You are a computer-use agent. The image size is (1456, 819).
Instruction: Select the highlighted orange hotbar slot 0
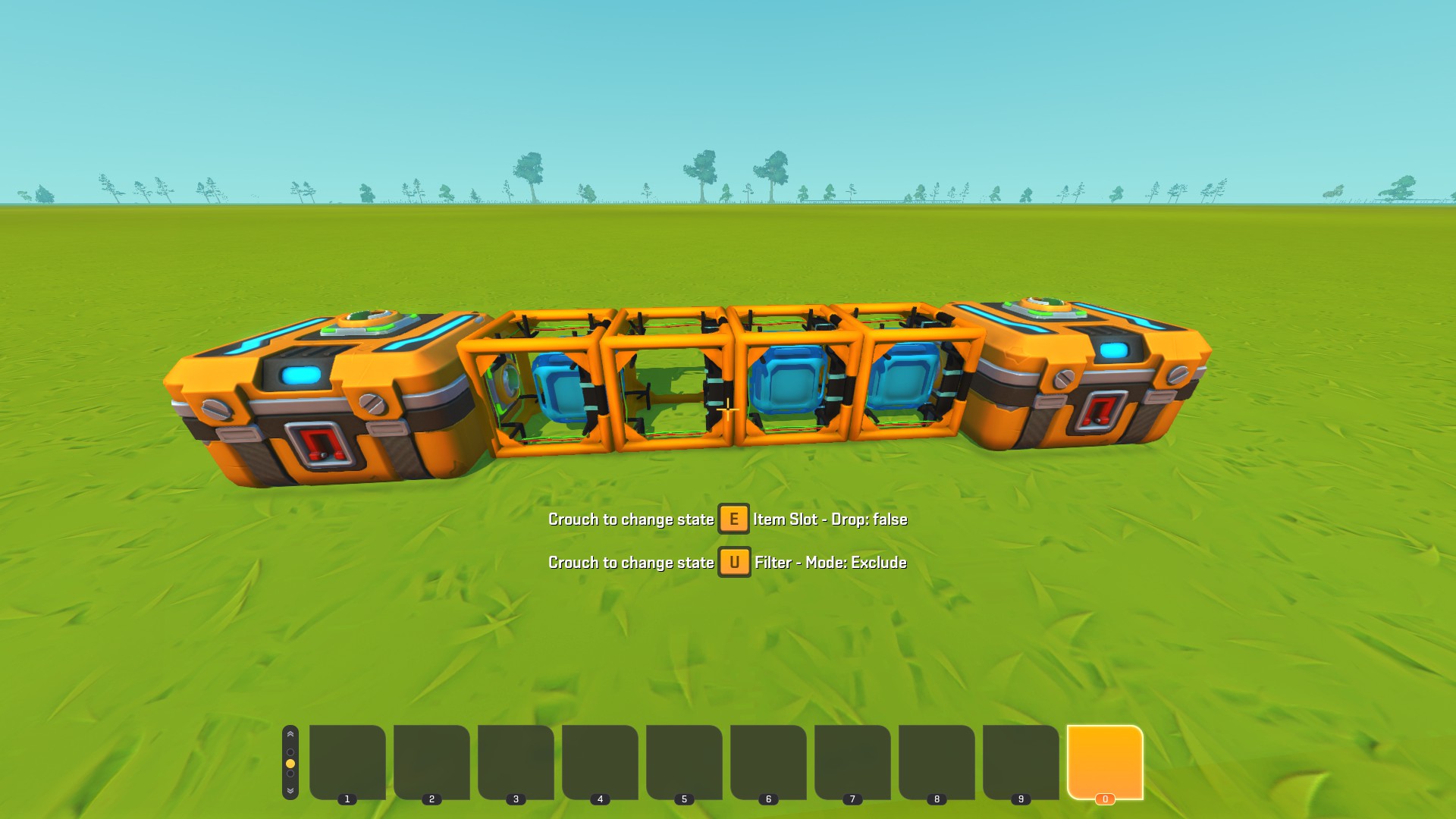[x=1104, y=761]
